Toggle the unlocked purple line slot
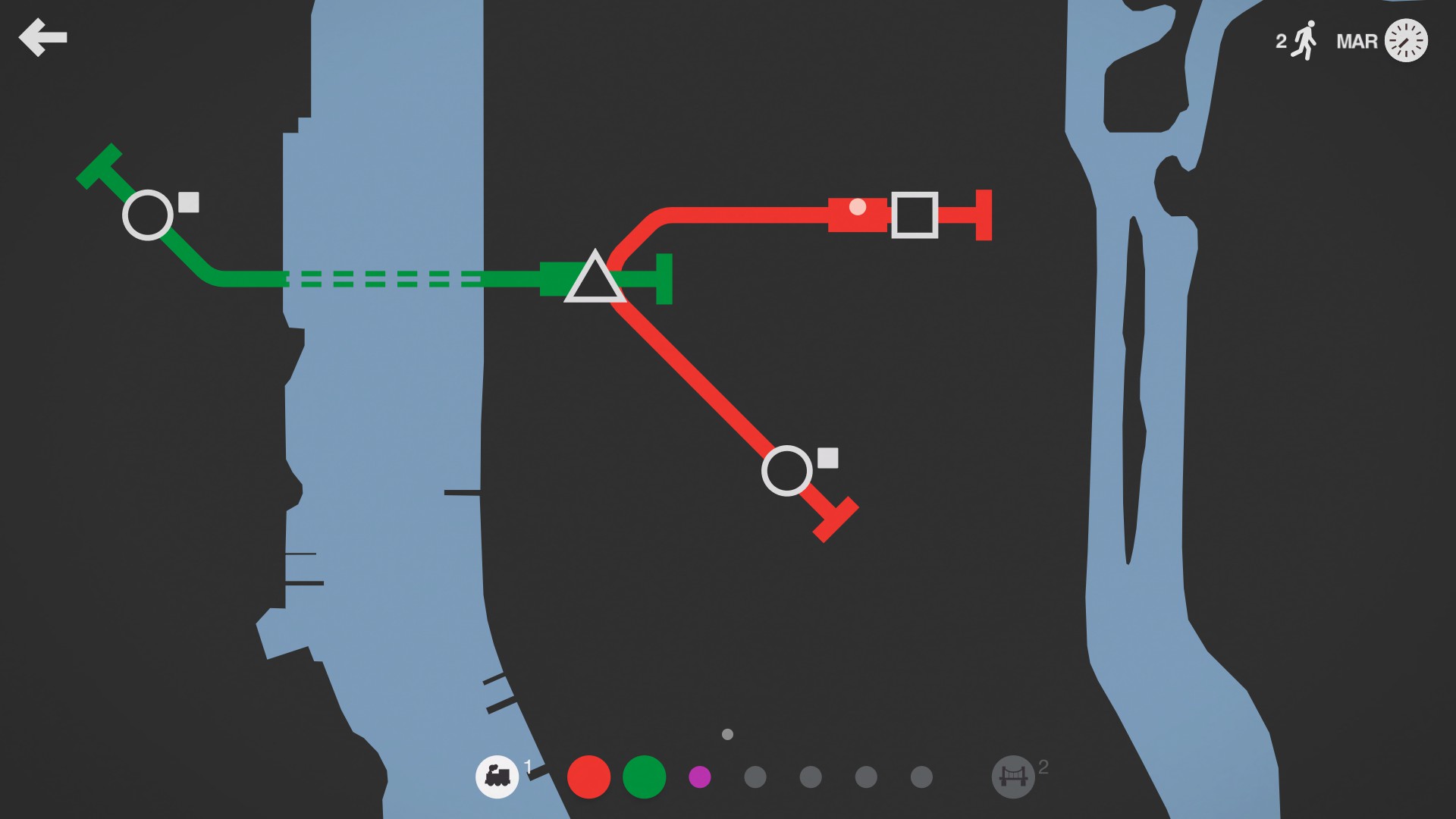The width and height of the screenshot is (1456, 819). click(x=699, y=777)
